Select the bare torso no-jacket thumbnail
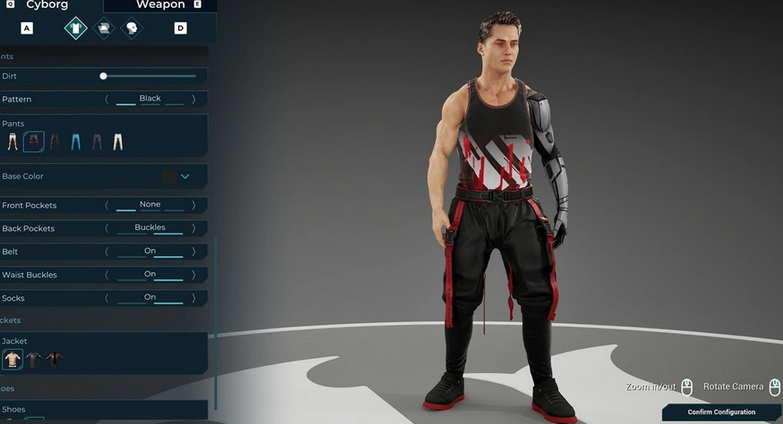The width and height of the screenshot is (783, 424). 13,359
